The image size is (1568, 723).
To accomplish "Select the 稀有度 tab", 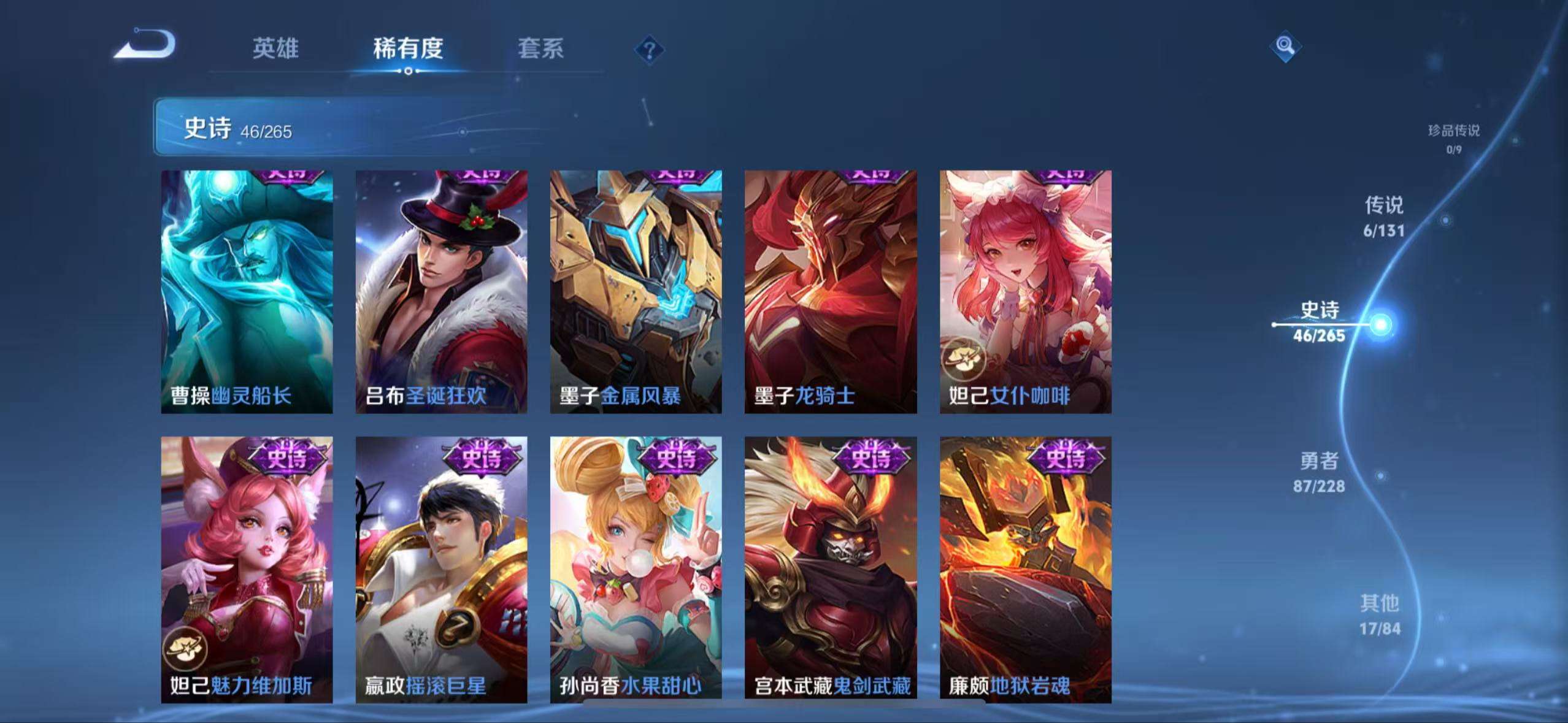I will [x=408, y=48].
